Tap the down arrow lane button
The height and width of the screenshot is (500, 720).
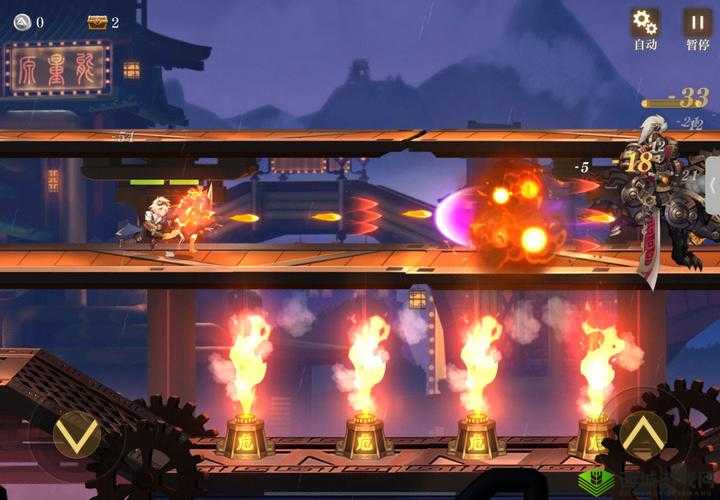pyautogui.click(x=76, y=434)
